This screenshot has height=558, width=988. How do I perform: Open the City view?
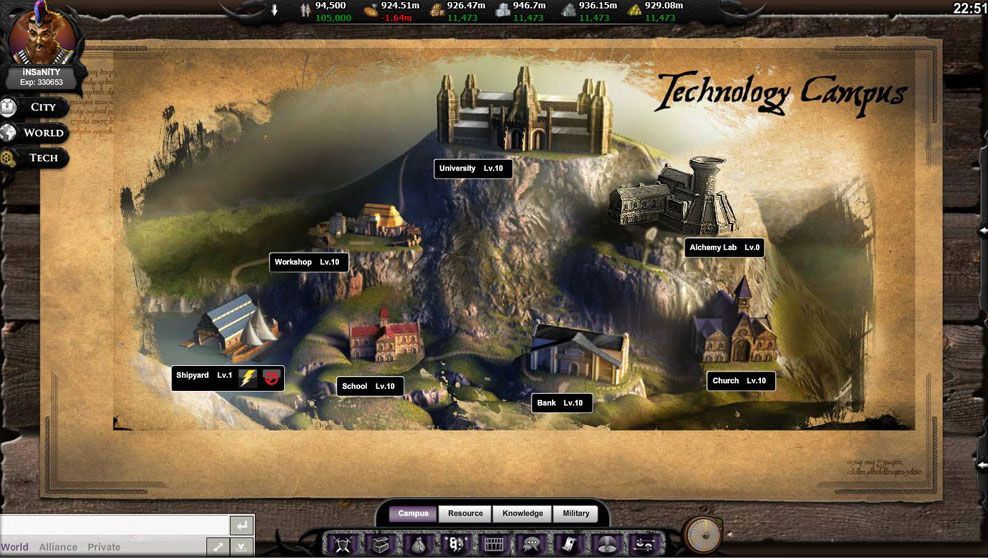click(x=42, y=107)
